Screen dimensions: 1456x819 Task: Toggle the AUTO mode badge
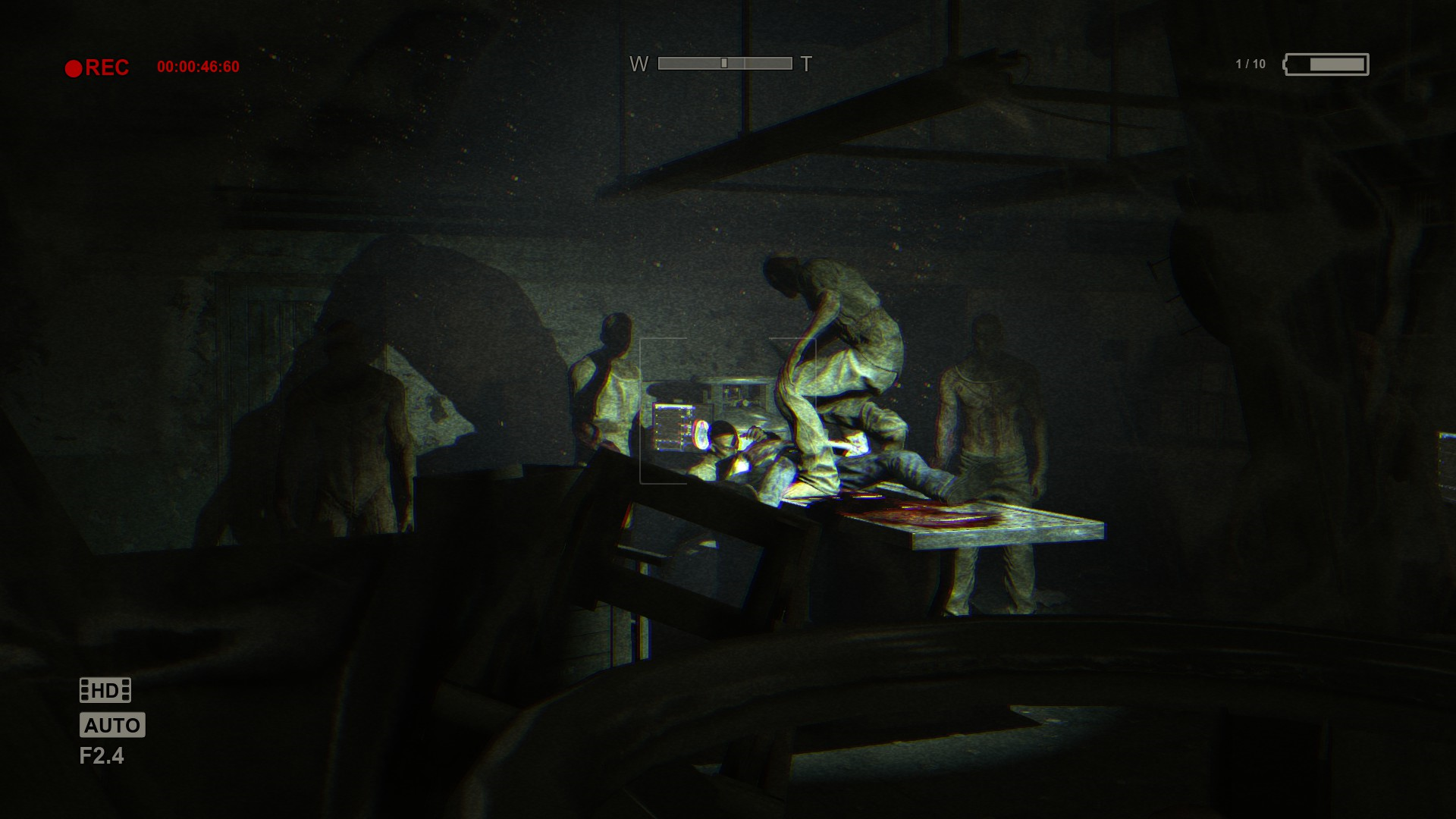[112, 725]
